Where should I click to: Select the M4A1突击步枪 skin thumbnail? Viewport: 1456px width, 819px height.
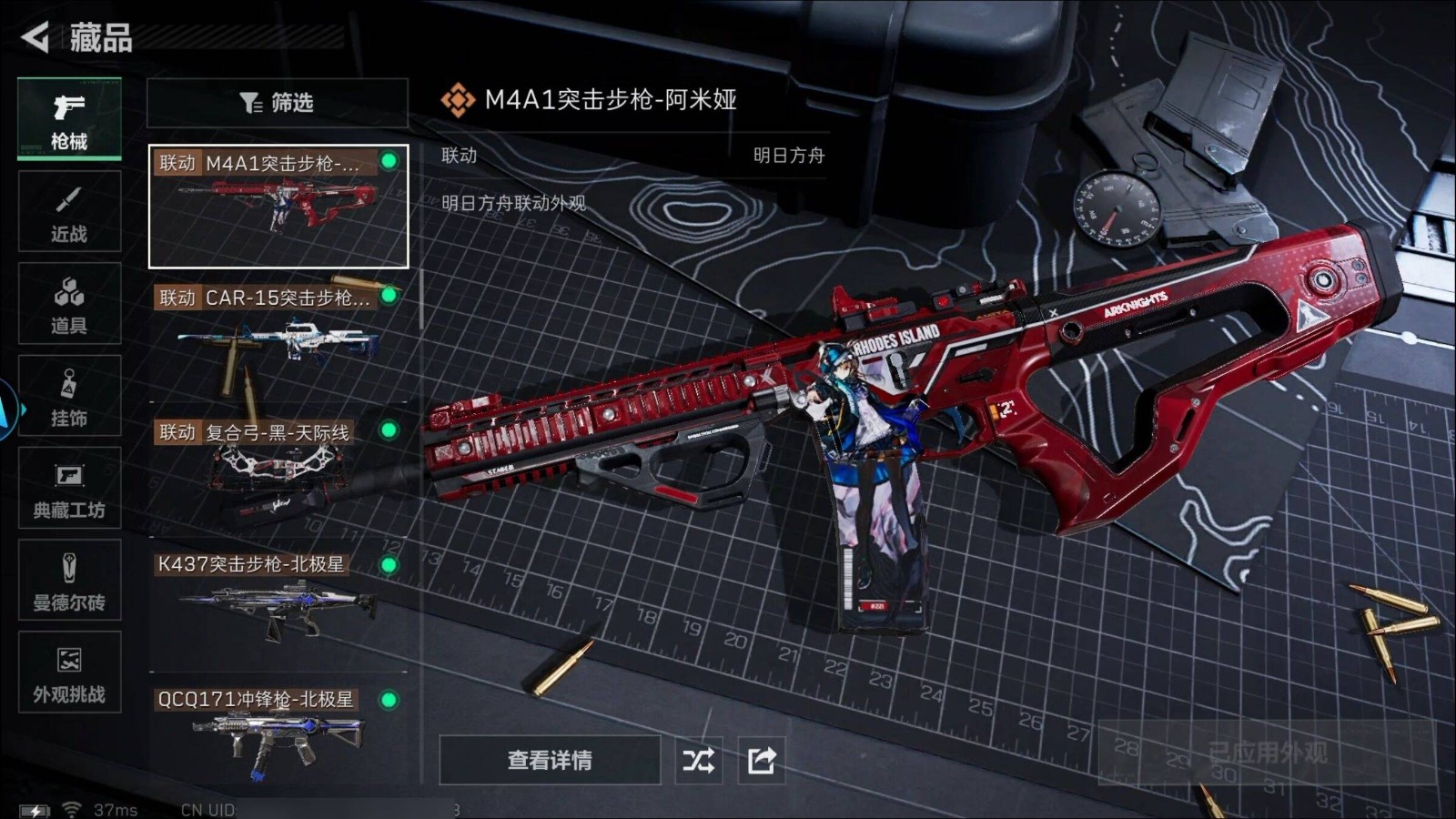(x=278, y=207)
